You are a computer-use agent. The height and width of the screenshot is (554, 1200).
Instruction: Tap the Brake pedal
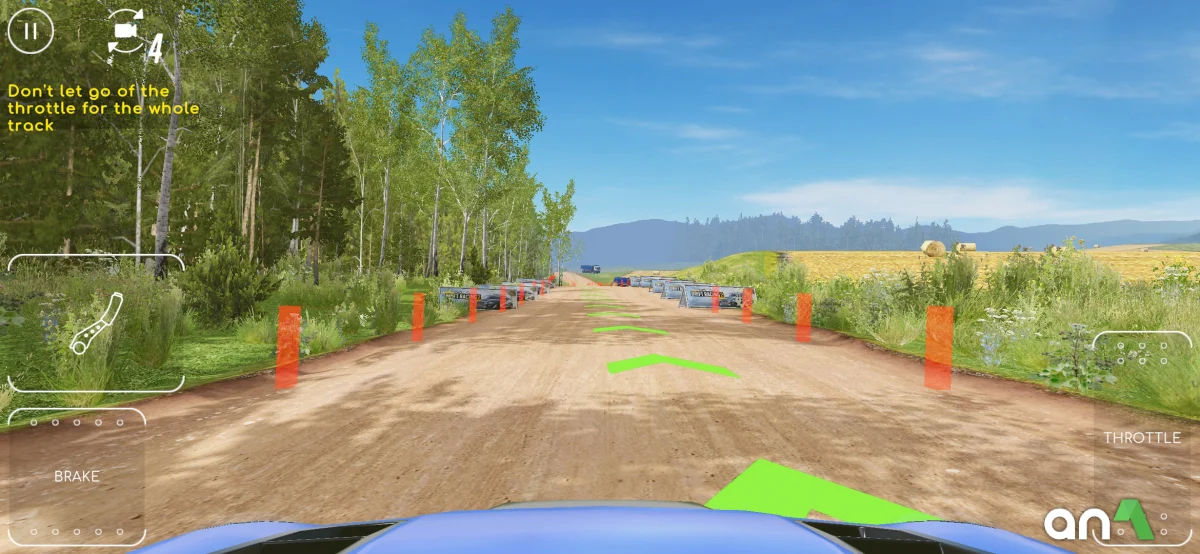pos(77,477)
